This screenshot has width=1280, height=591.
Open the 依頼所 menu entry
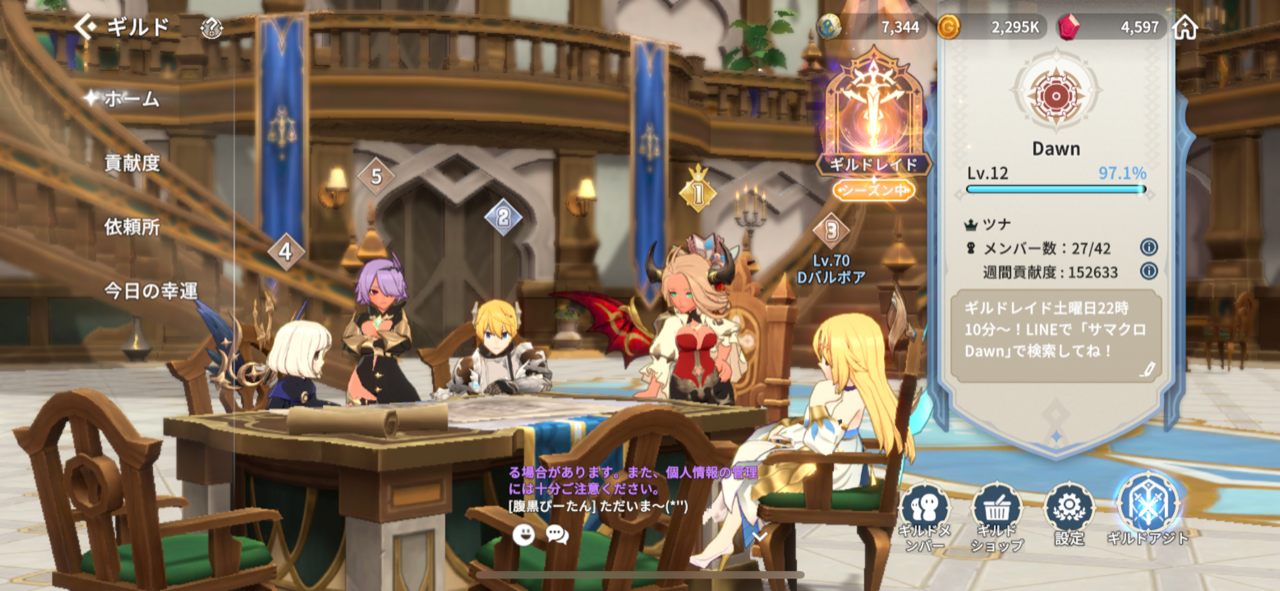[132, 227]
